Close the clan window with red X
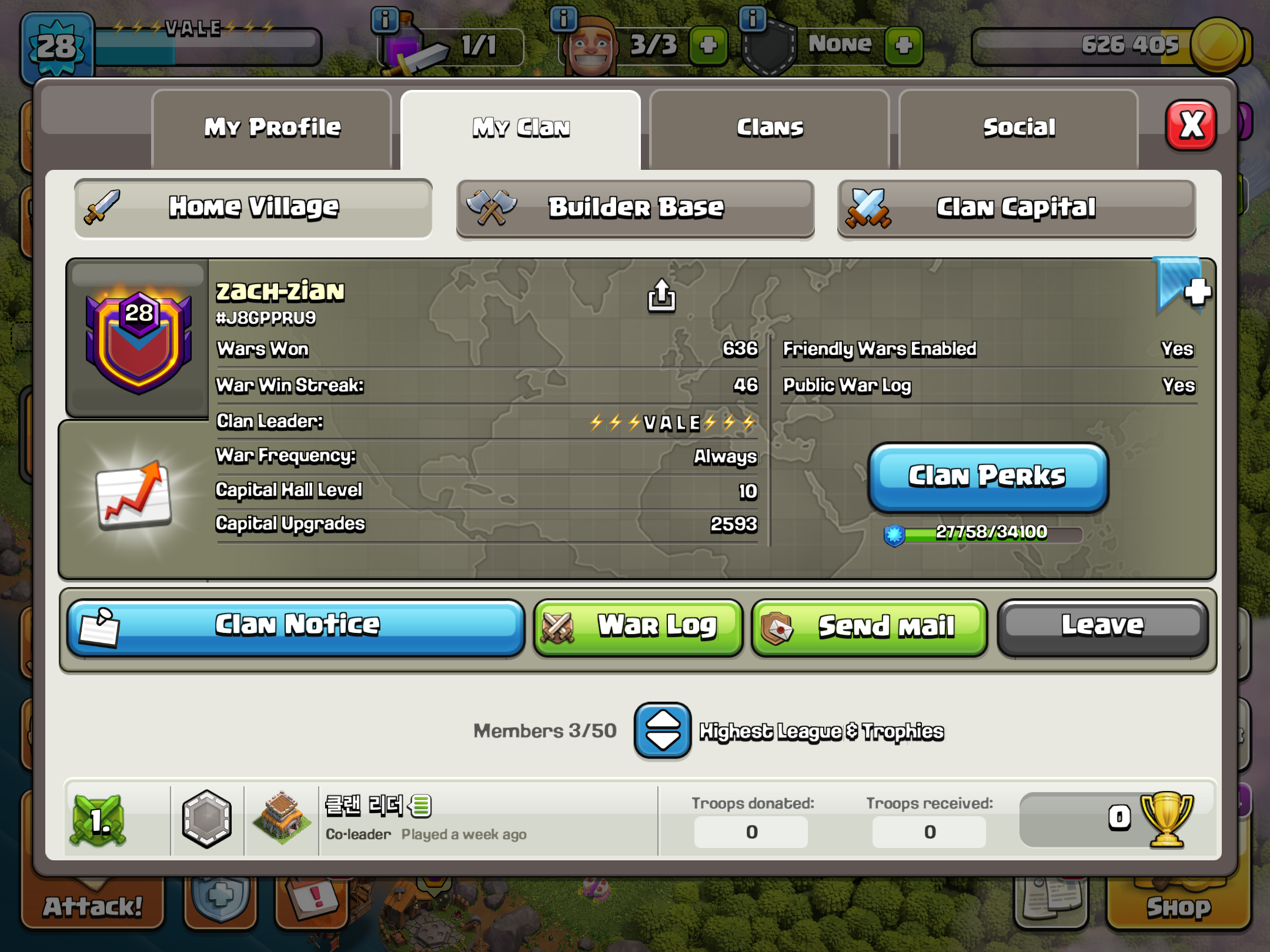The width and height of the screenshot is (1270, 952). coord(1191,125)
